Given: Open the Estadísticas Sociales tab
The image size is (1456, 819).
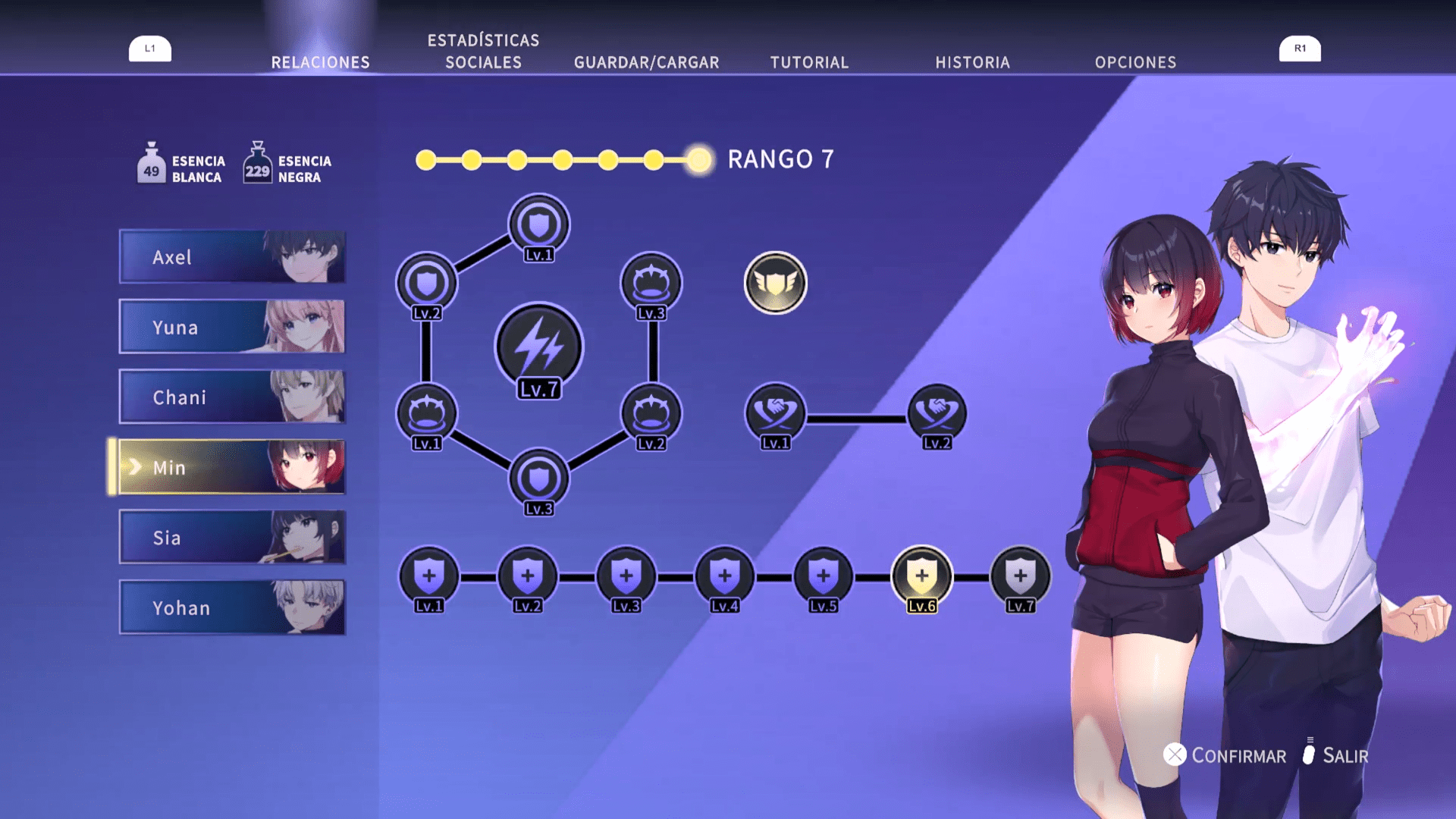Looking at the screenshot, I should 483,52.
